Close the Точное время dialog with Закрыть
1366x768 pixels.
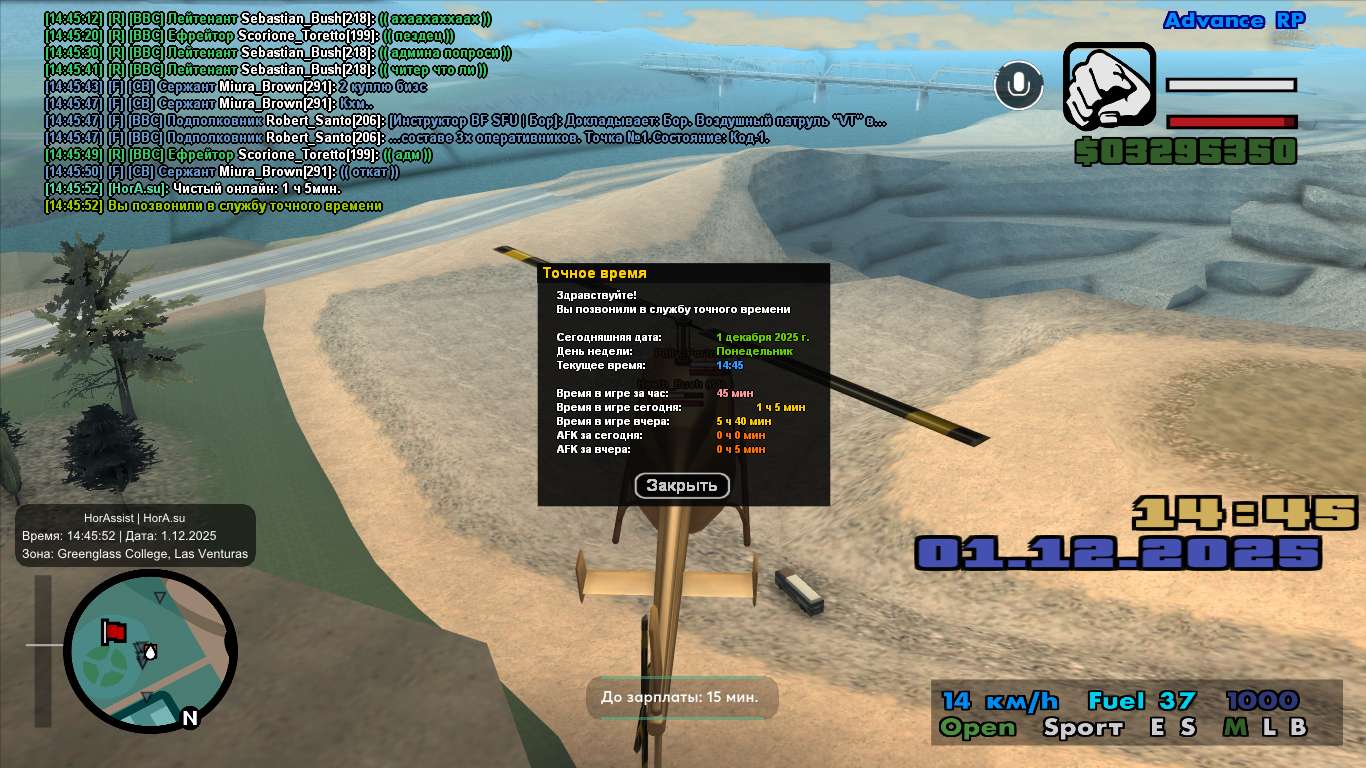(682, 486)
